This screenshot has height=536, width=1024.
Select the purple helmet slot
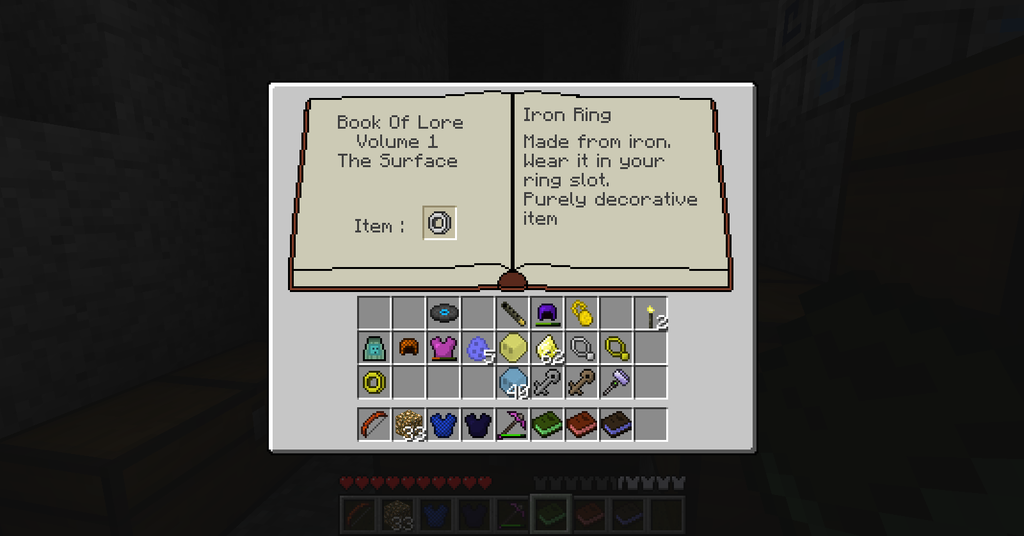pyautogui.click(x=545, y=313)
